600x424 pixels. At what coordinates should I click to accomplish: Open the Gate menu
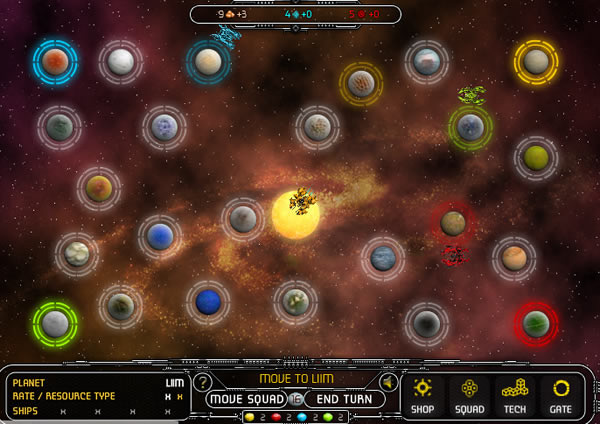point(561,394)
